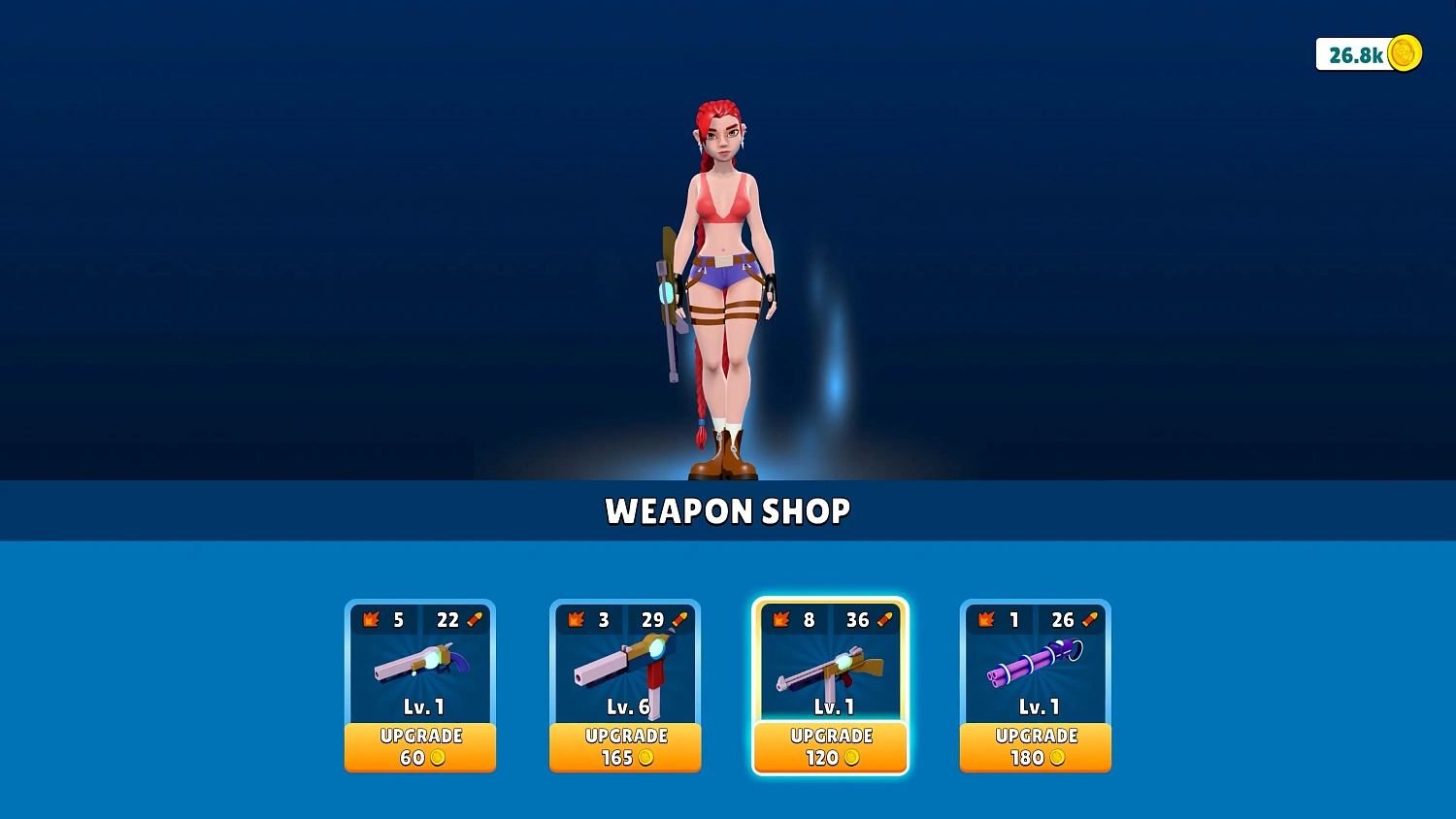Upgrade the revolver for 60 coins
Screen dimensions: 1456x819
coord(420,747)
